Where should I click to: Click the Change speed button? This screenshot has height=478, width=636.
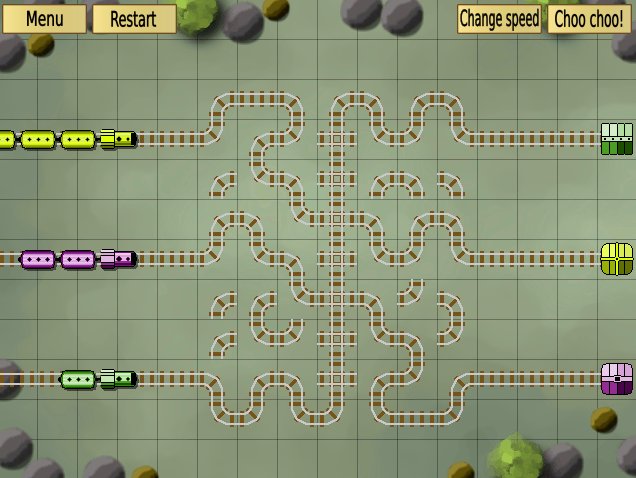[x=499, y=18]
